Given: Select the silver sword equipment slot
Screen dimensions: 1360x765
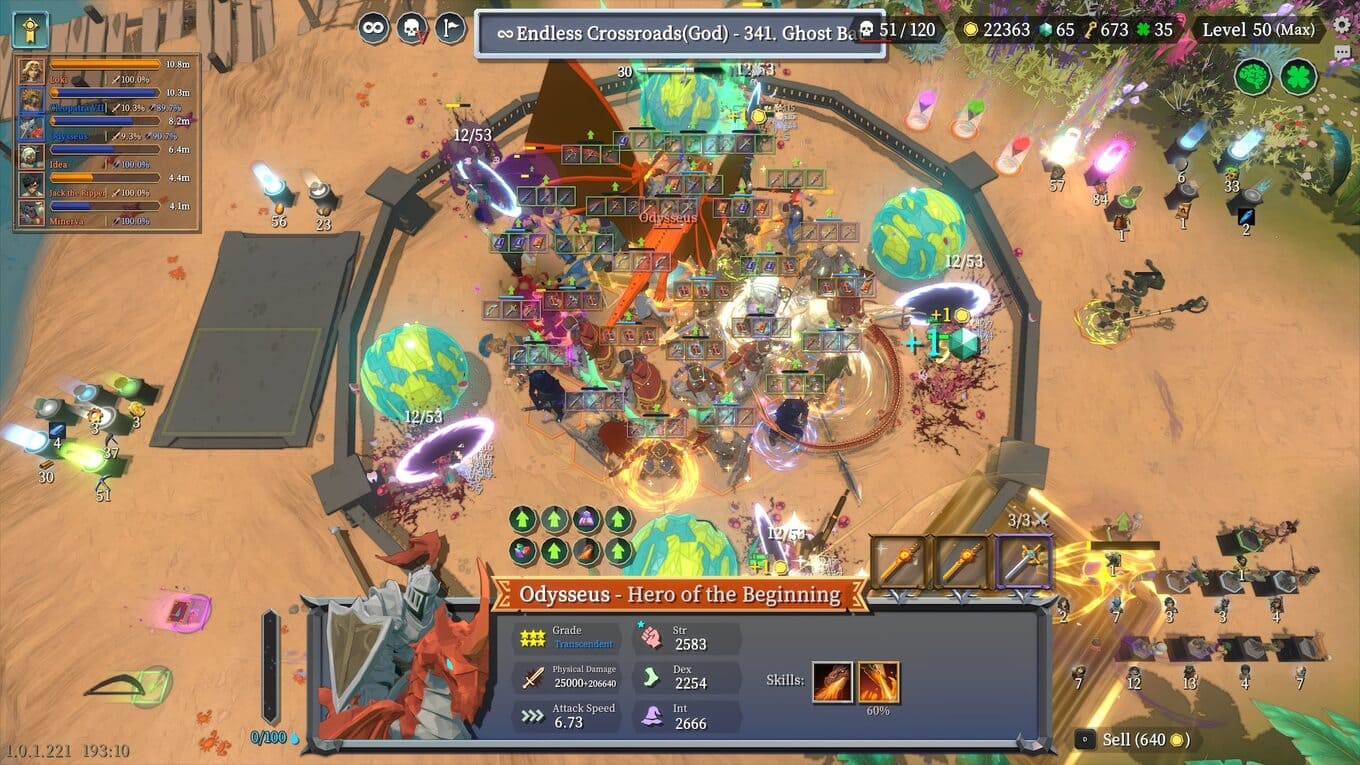Looking at the screenshot, I should click(x=1023, y=562).
